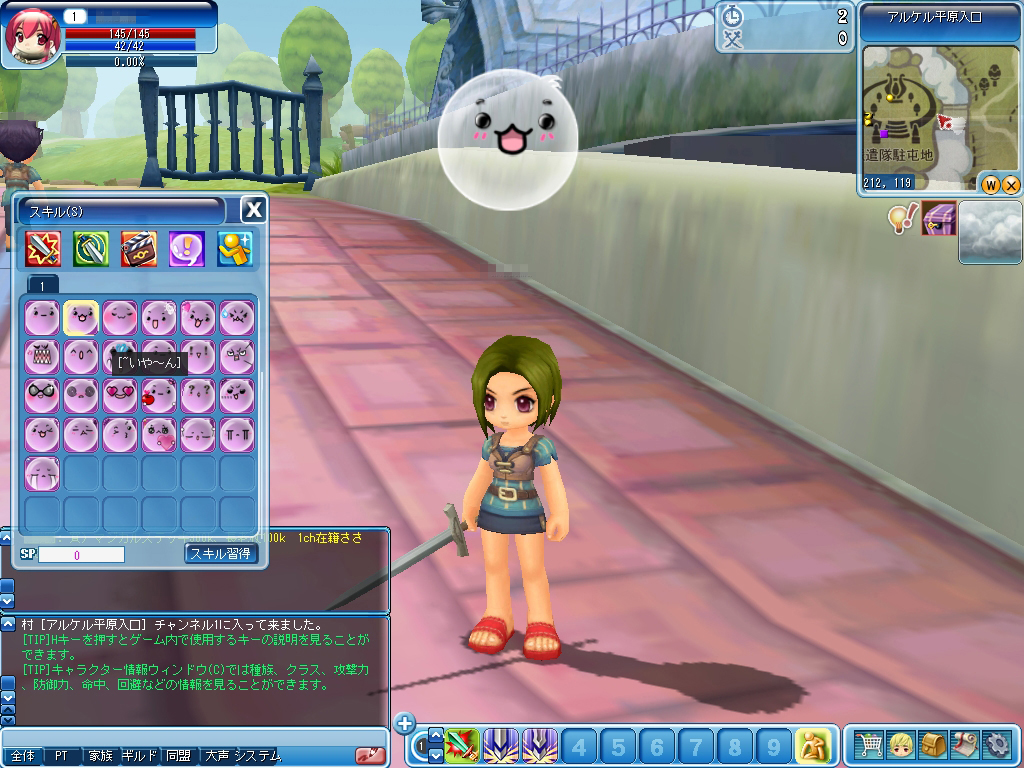Close the skill window with the X
1024x768 pixels.
pos(254,209)
